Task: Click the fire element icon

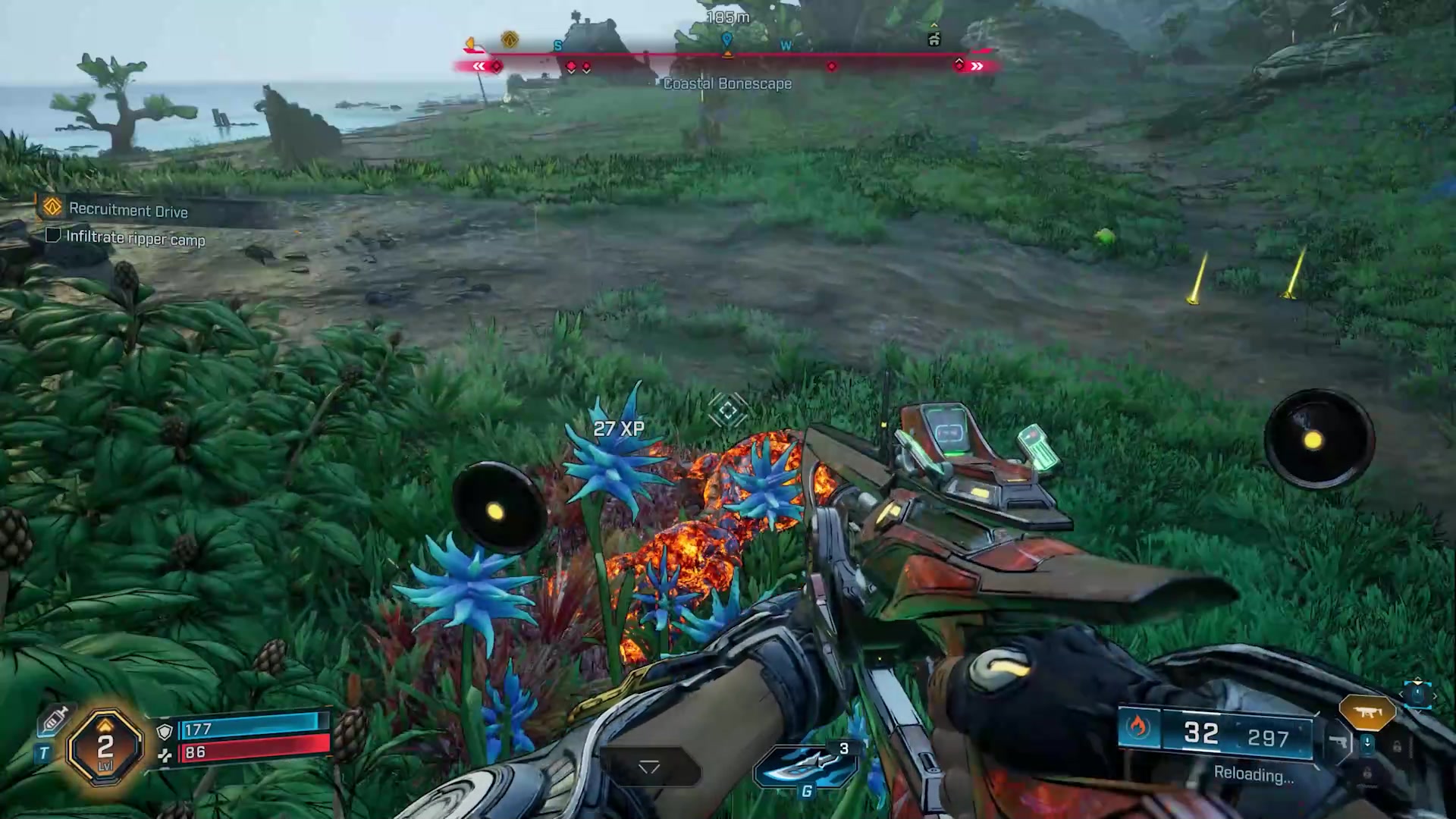Action: coord(1137,728)
